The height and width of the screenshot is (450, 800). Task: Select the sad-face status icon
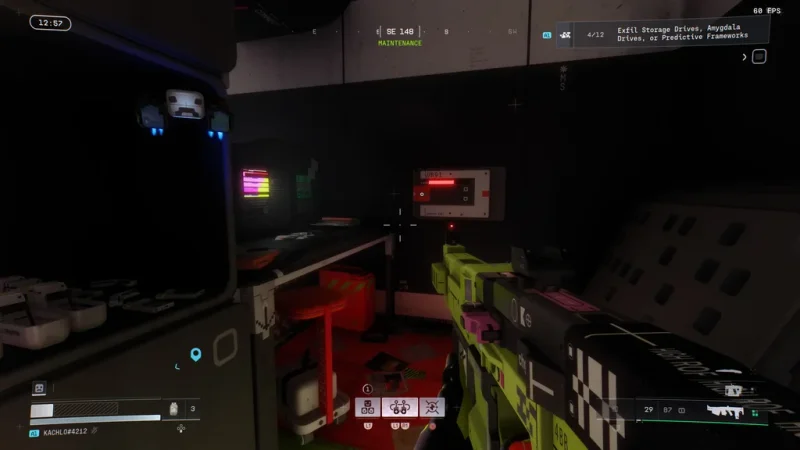(39, 388)
